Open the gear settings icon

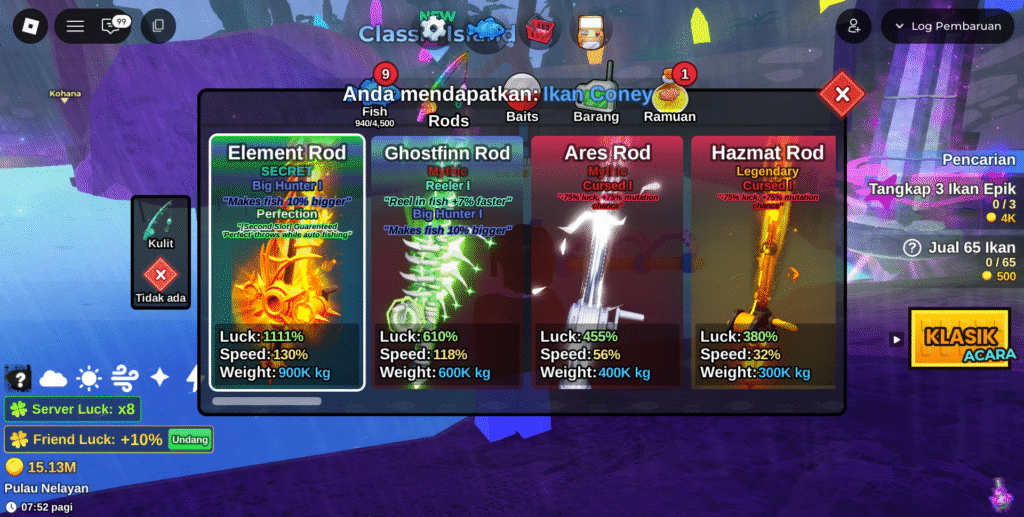click(433, 28)
